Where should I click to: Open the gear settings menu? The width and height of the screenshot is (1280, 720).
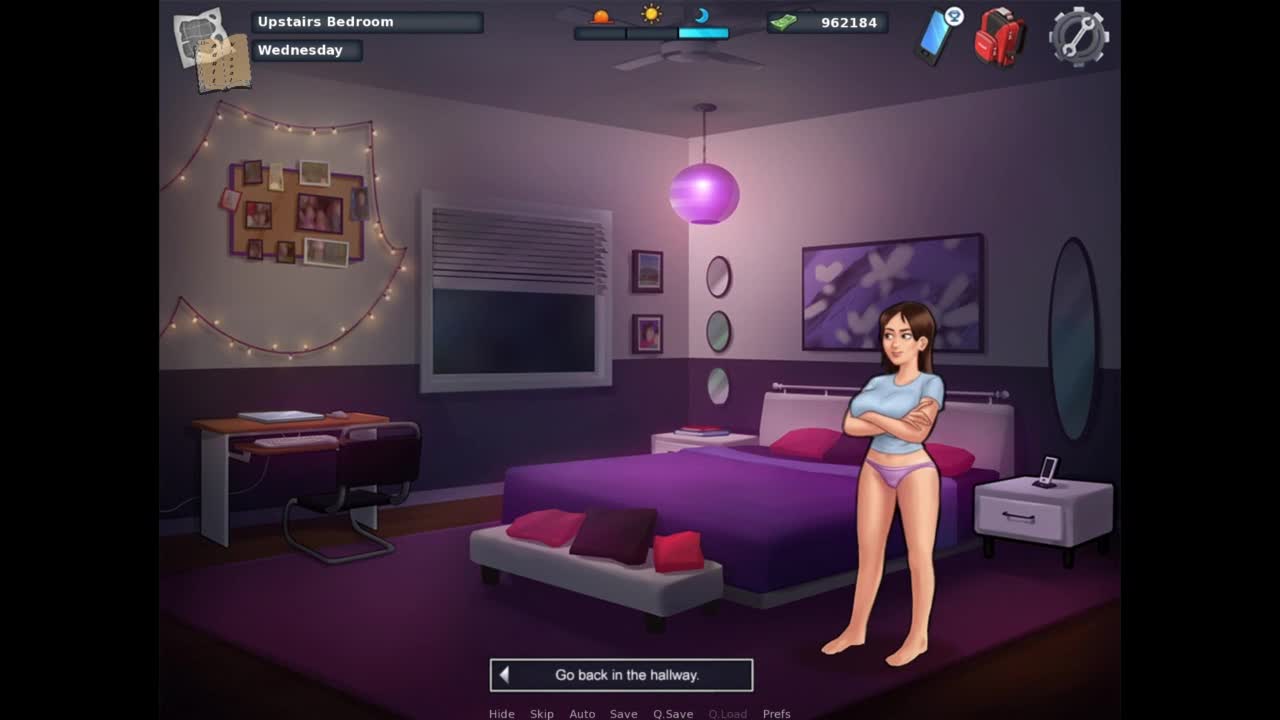coord(1078,37)
